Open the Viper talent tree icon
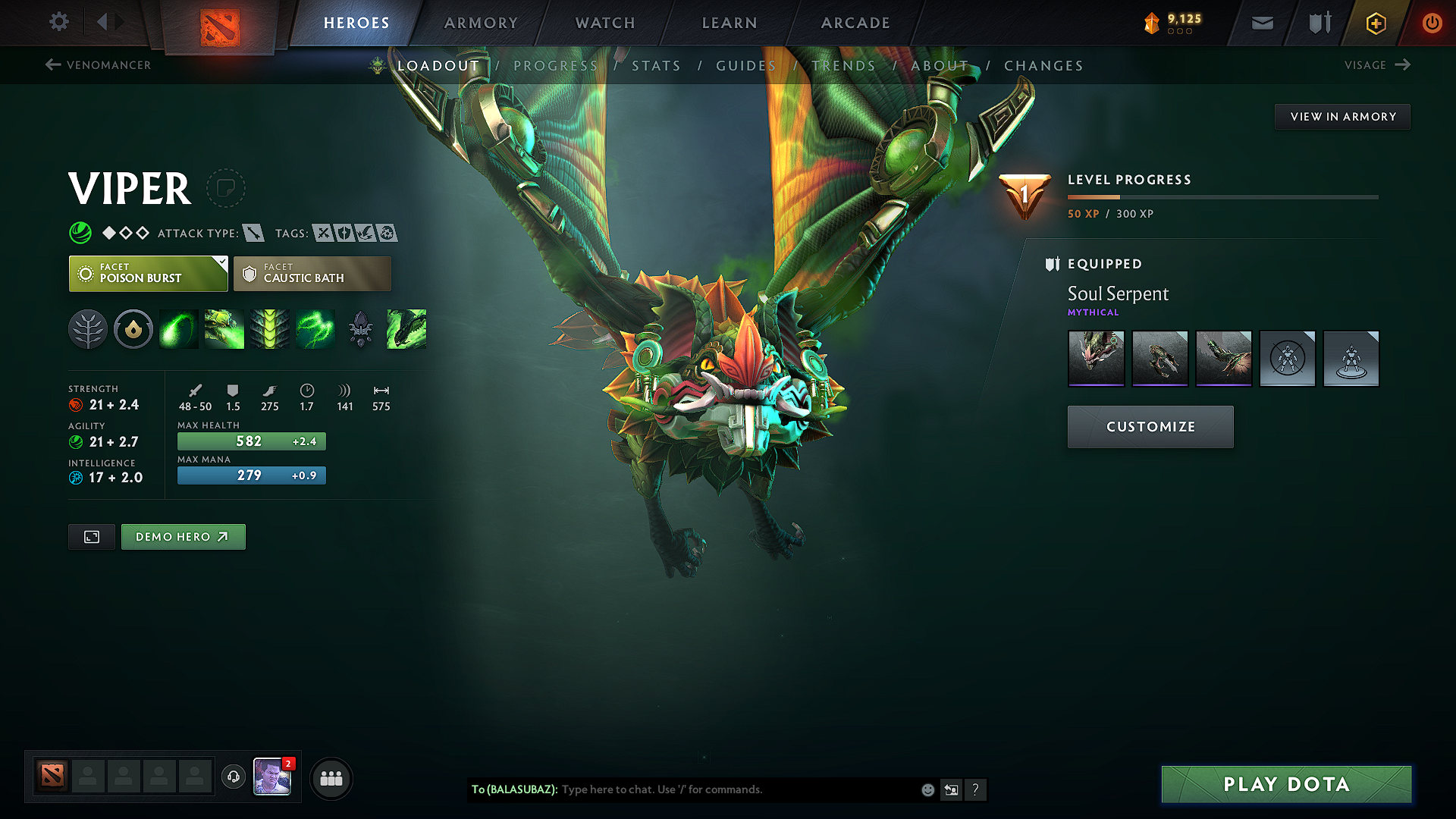This screenshot has width=1456, height=819. 87,329
